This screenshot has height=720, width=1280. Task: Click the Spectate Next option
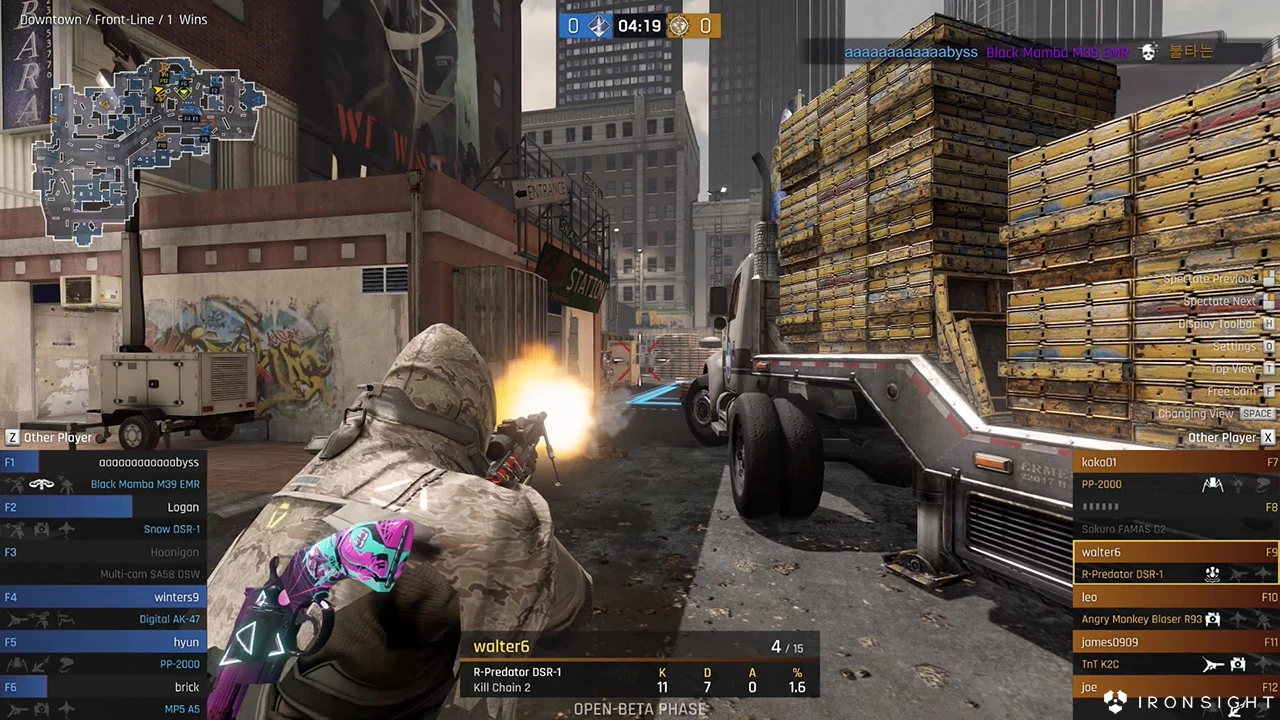tap(1218, 301)
